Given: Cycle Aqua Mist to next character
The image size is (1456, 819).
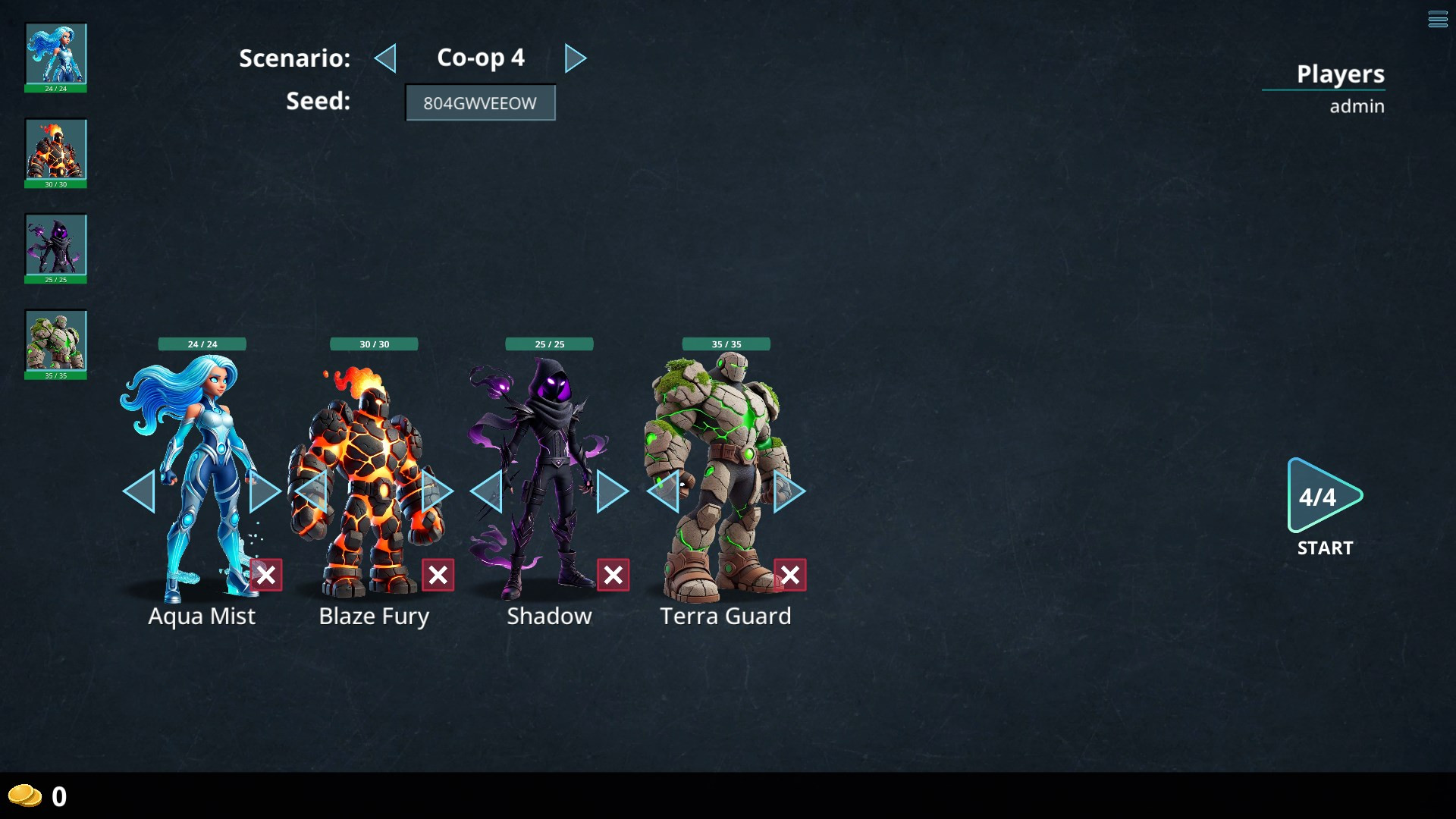Looking at the screenshot, I should [265, 491].
